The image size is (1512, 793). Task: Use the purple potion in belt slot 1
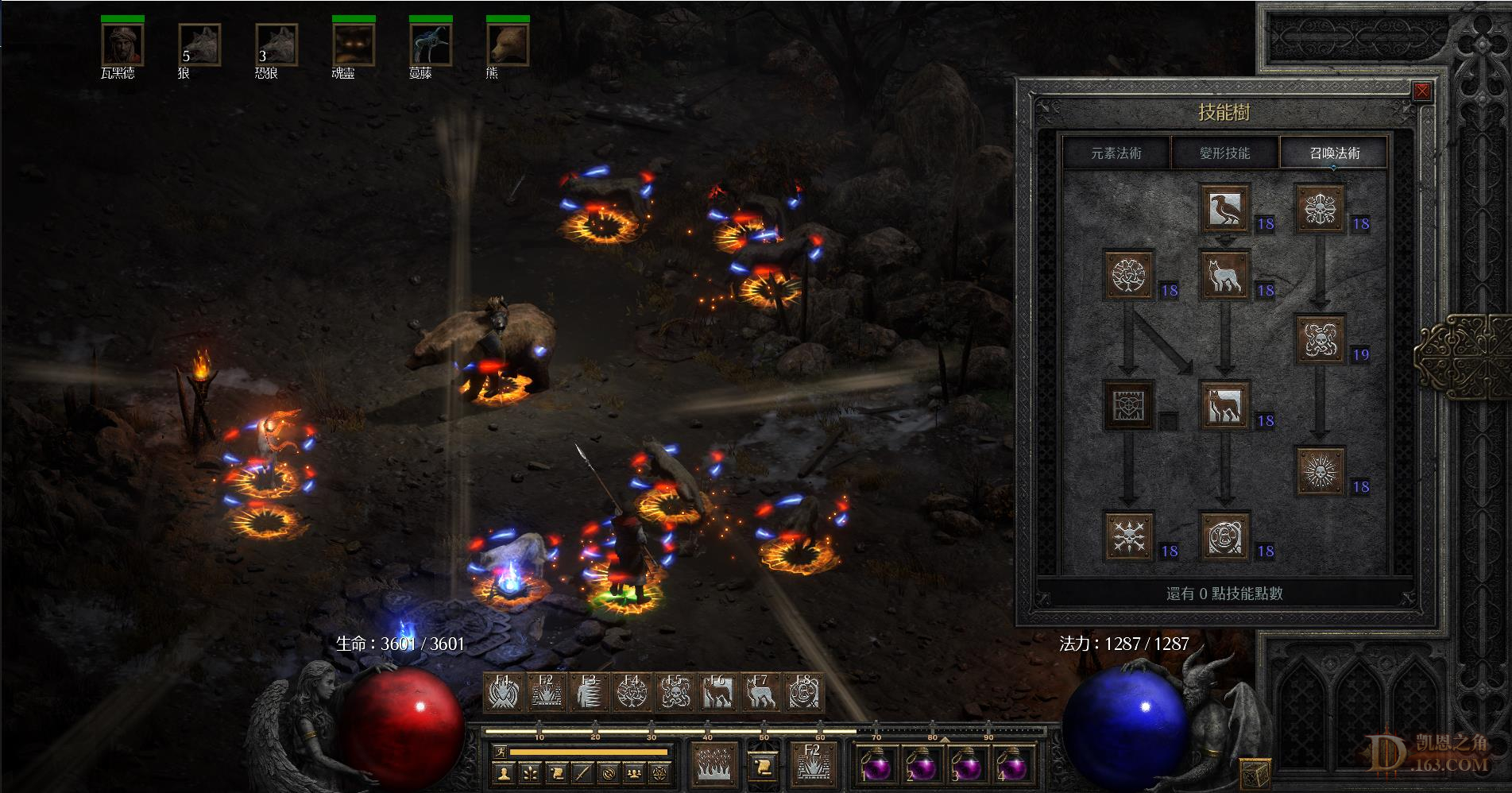875,764
